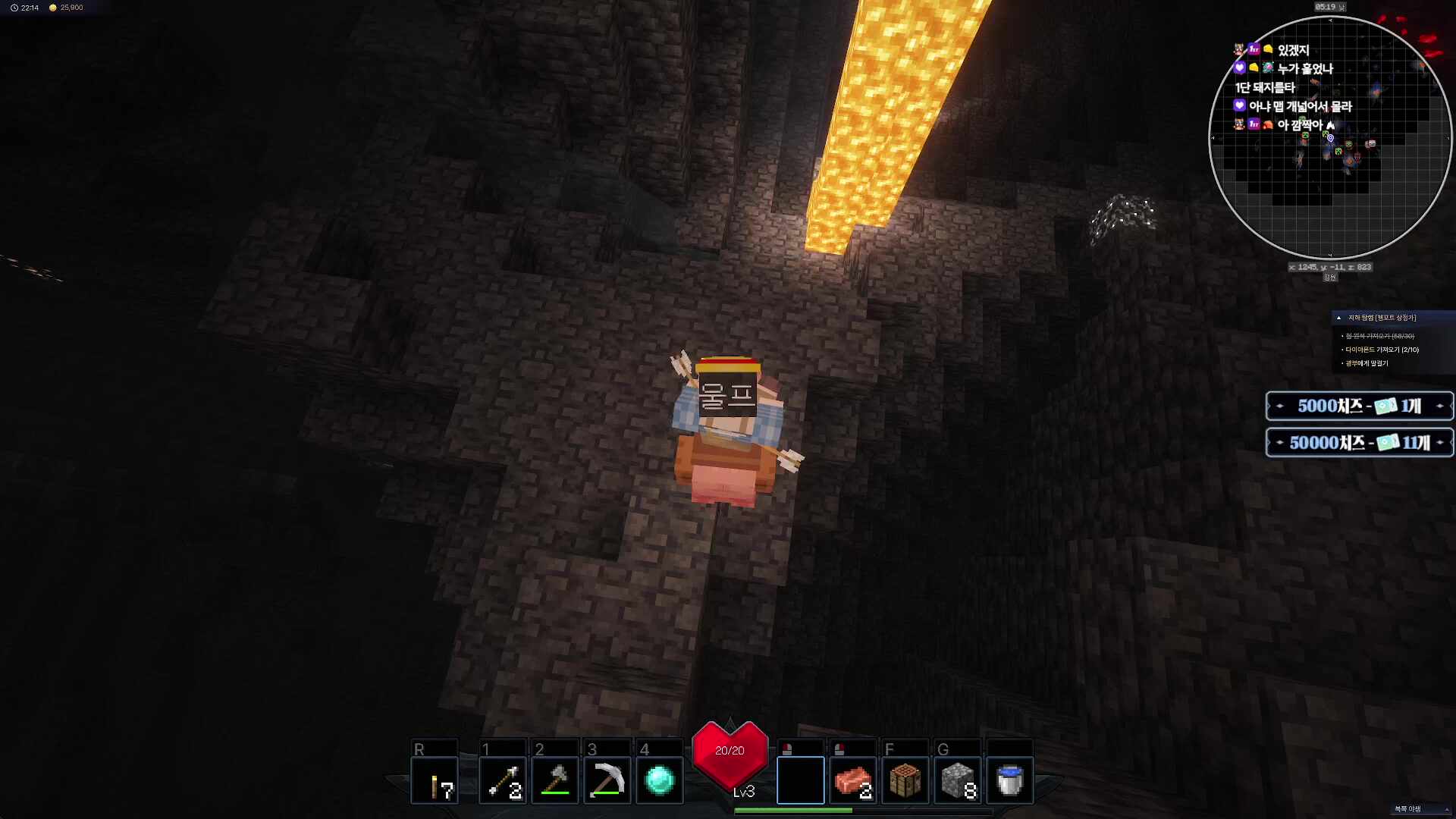Select the diamond fetch quest objective
The image size is (1456, 819).
[x=1381, y=350]
